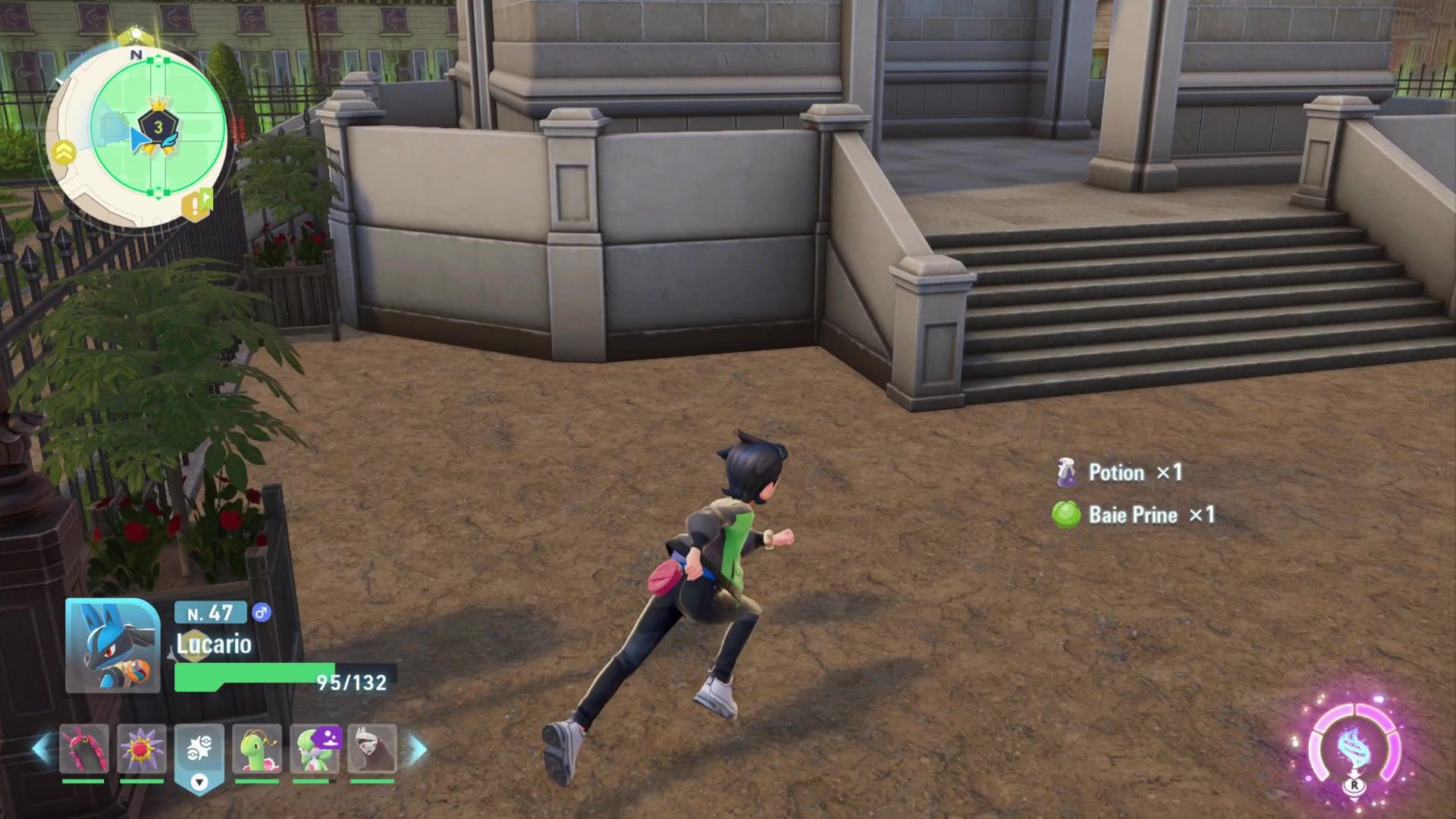Viewport: 1456px width, 819px height.
Task: Select the yellow double-chevron minimap marker
Action: pos(62,153)
